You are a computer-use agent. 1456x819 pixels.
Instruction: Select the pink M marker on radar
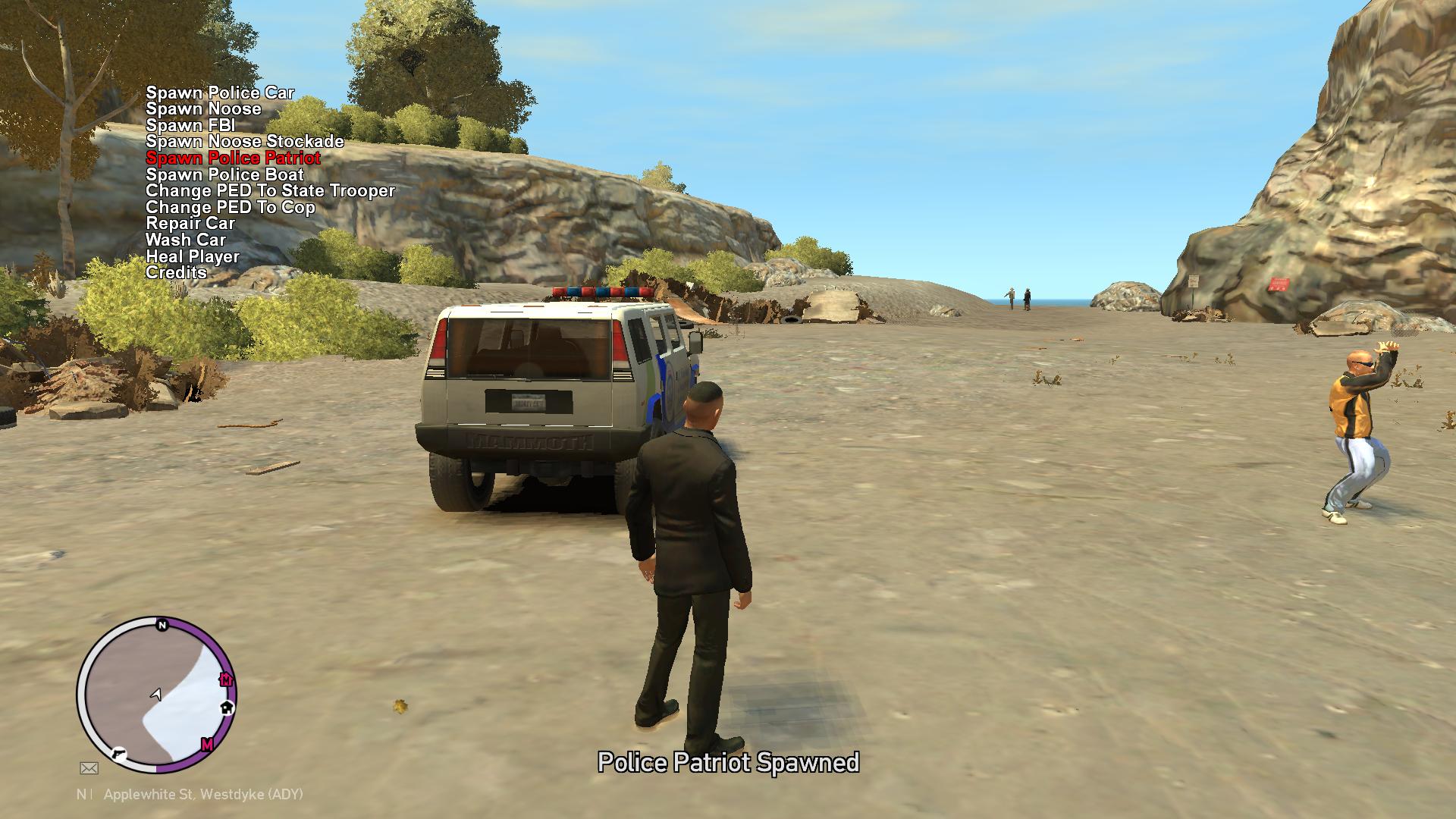pyautogui.click(x=207, y=744)
